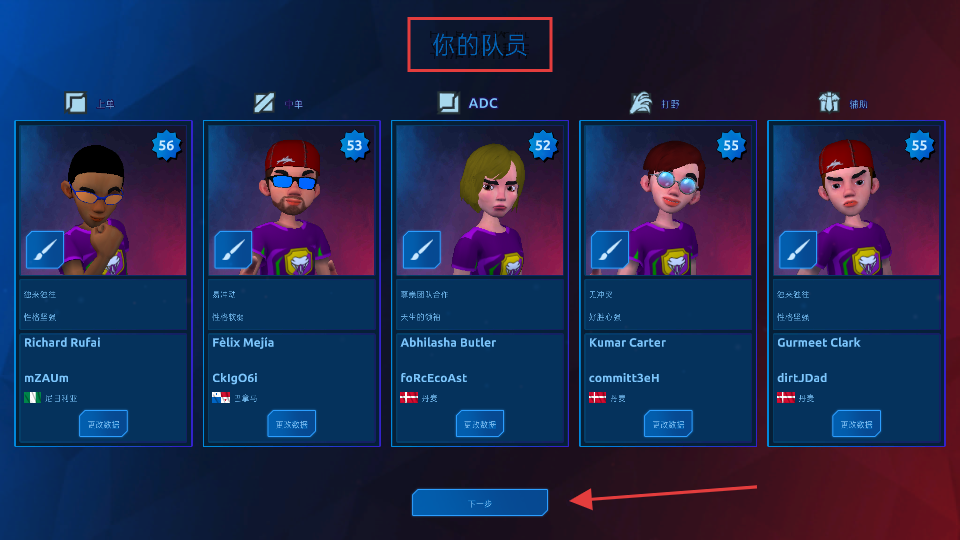Image resolution: width=960 pixels, height=540 pixels.
Task: Open the edit button under Fèlix Mejía
Action: (291, 424)
